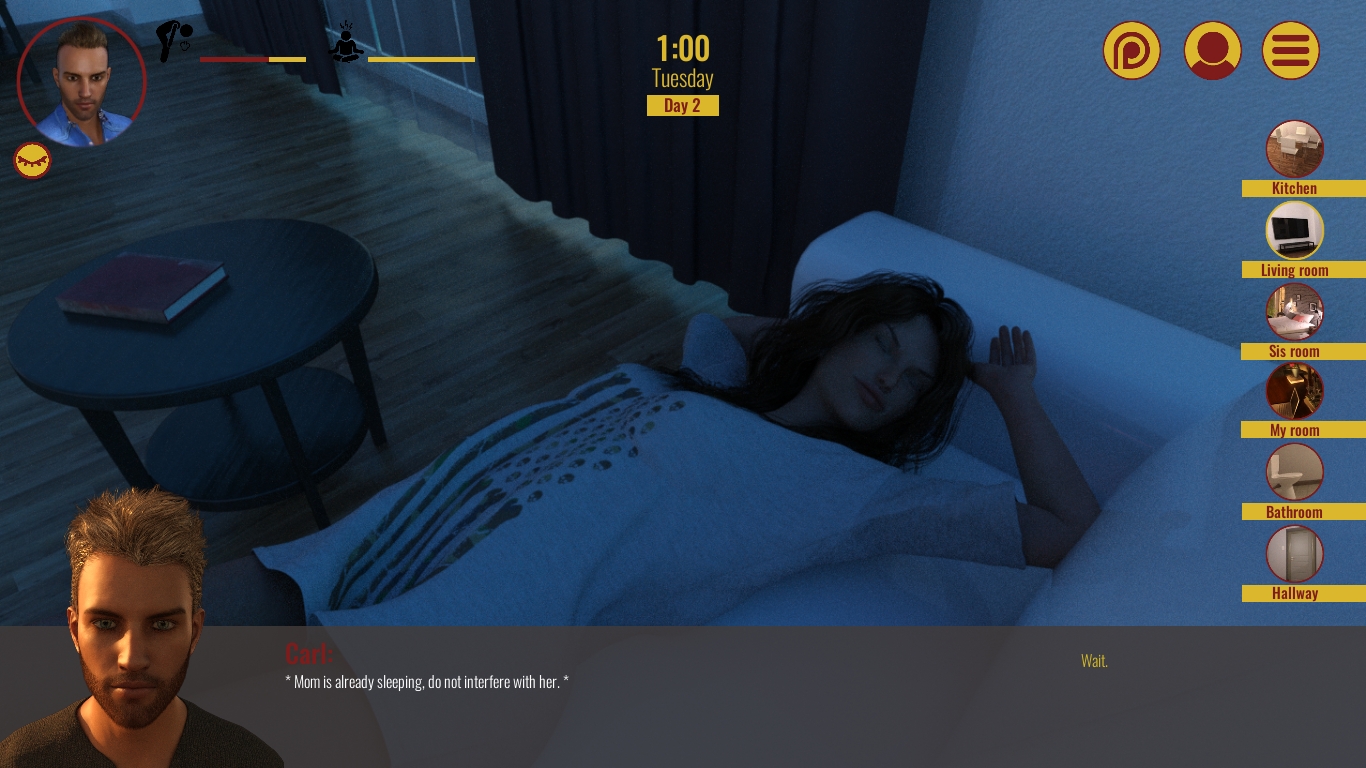
Task: Select the "Wait." choice
Action: (1093, 661)
